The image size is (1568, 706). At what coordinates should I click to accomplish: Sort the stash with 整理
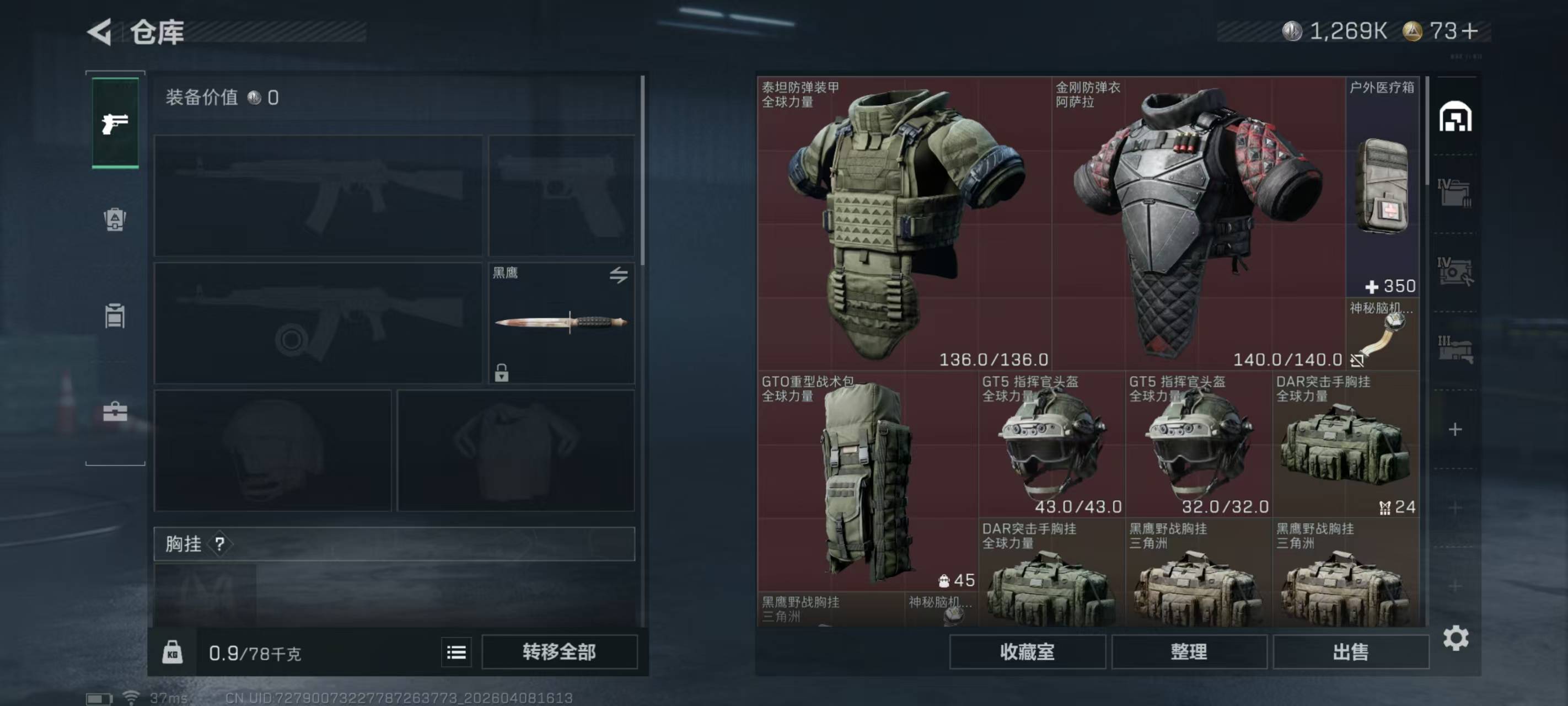(x=1188, y=652)
